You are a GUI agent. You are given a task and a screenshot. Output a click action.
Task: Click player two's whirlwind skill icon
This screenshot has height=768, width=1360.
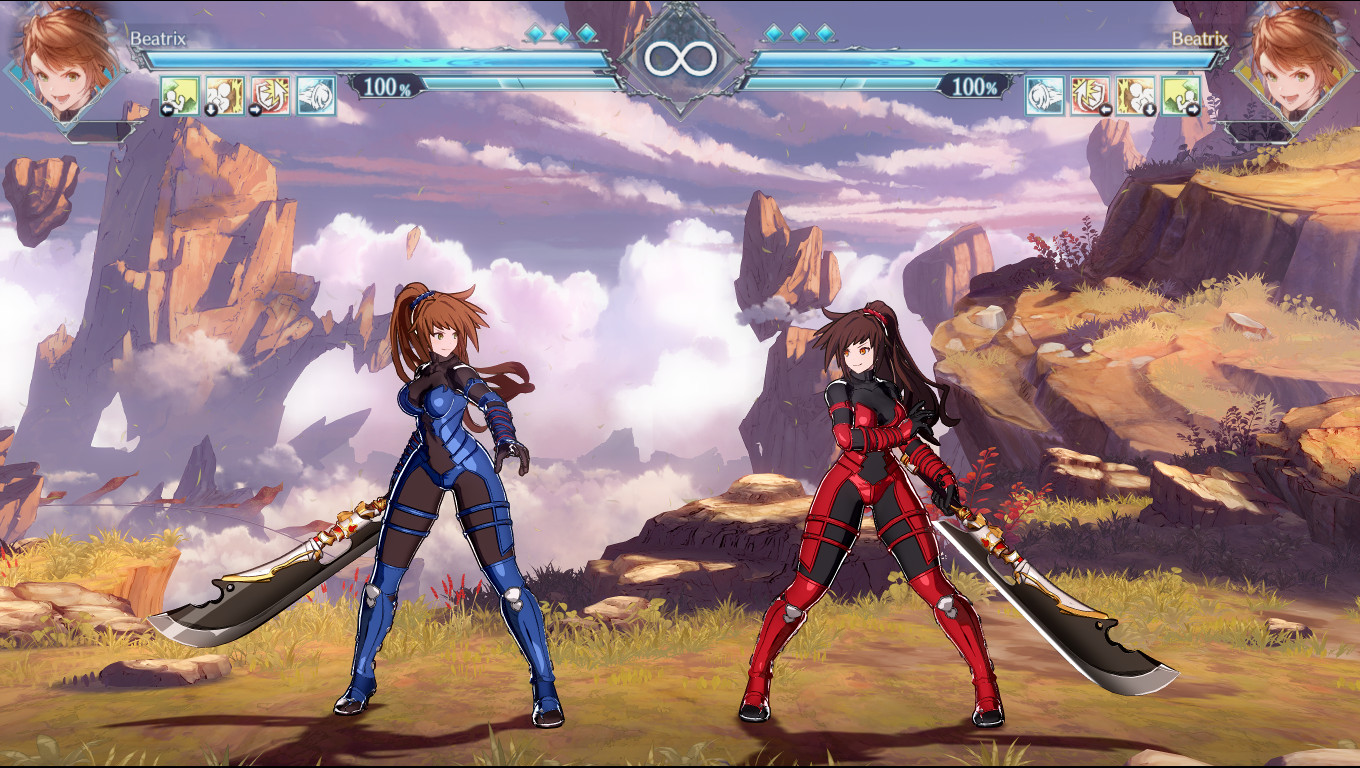click(1045, 96)
